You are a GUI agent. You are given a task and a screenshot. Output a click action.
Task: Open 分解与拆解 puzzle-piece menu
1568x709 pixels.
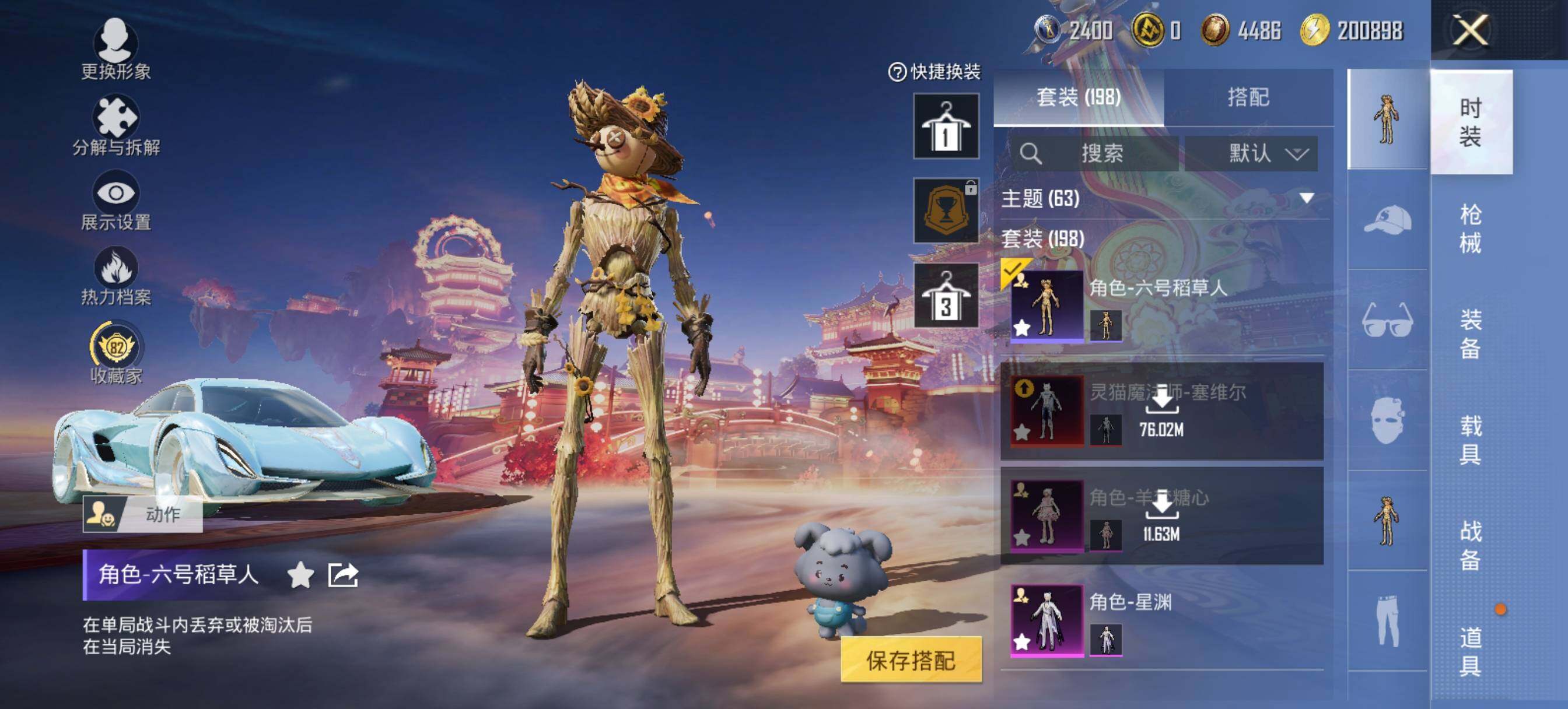pos(116,125)
